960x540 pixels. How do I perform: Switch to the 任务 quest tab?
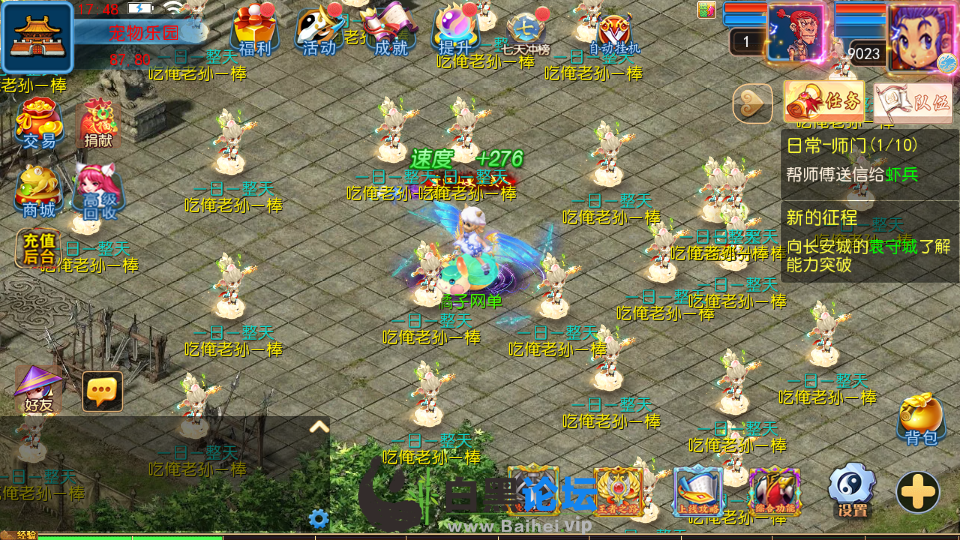(x=824, y=100)
